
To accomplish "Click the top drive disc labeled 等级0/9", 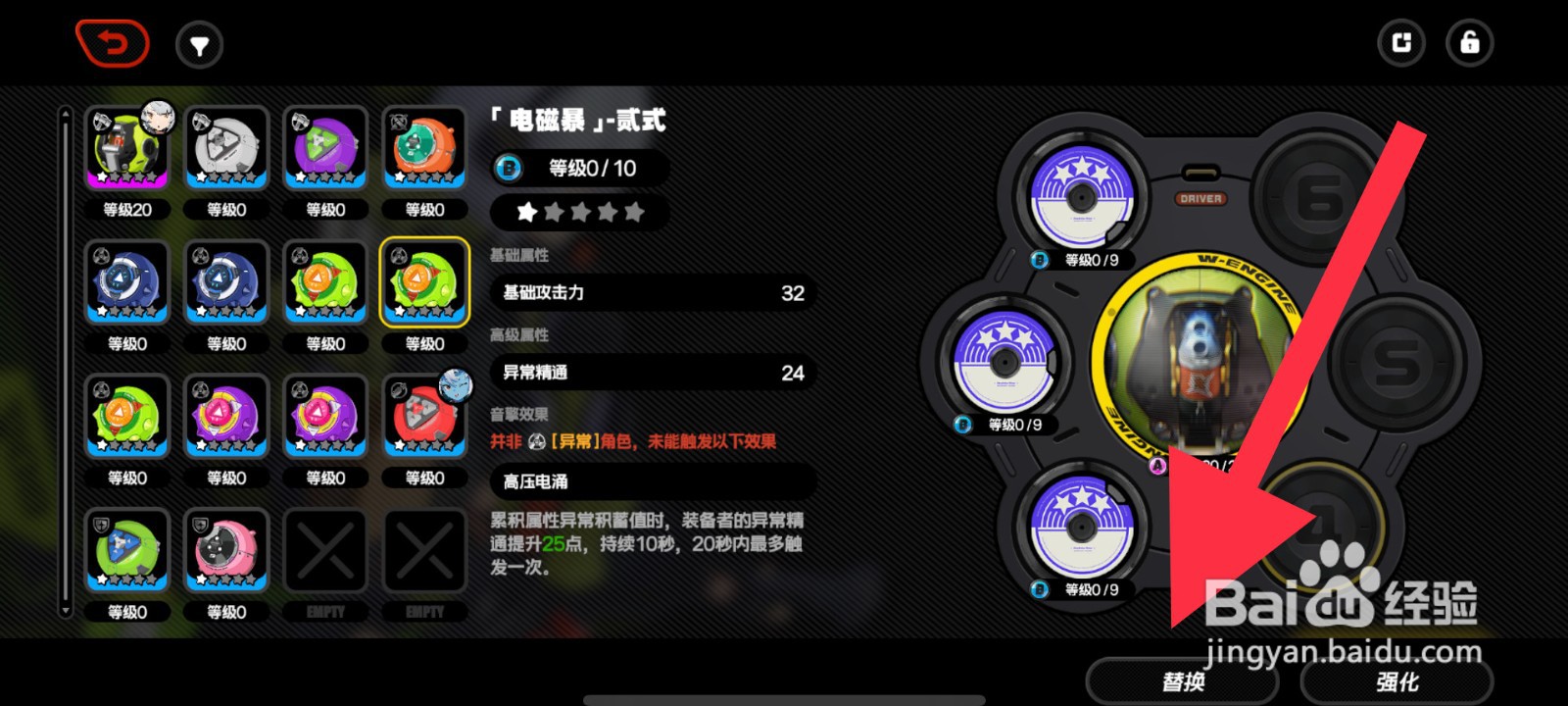I will pos(1083,196).
